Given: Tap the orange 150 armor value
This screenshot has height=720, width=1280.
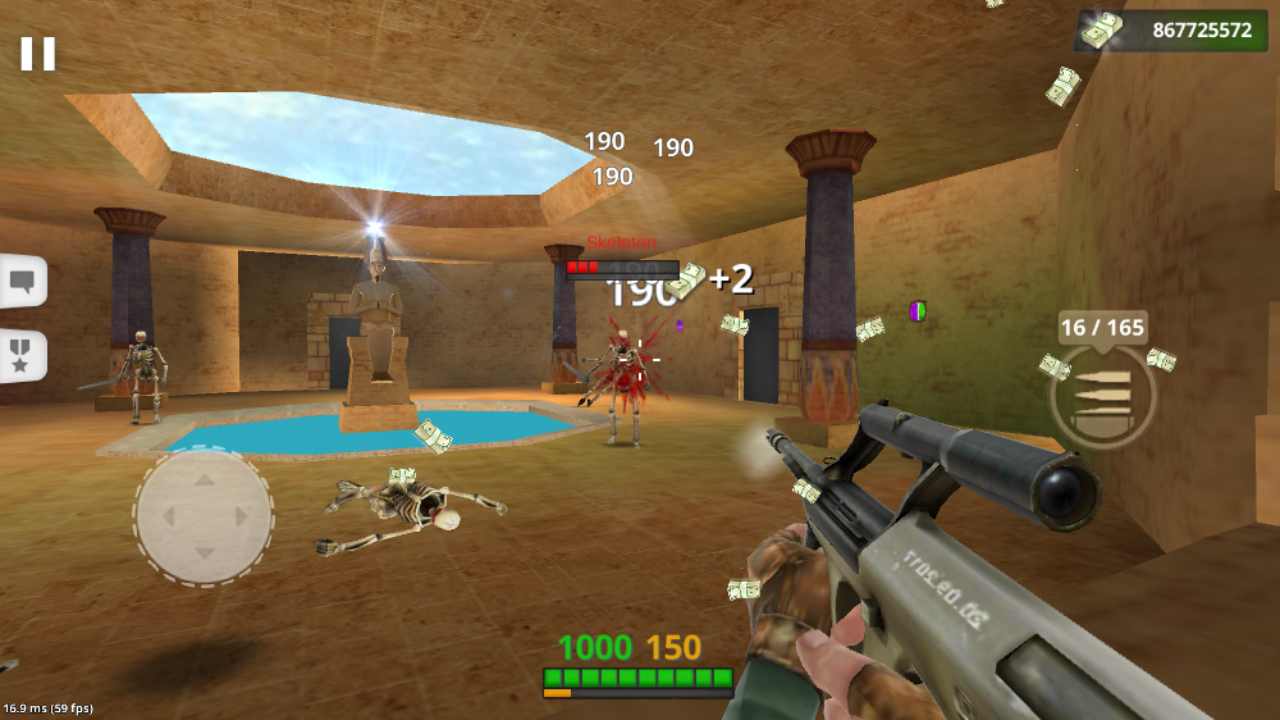Looking at the screenshot, I should (672, 648).
